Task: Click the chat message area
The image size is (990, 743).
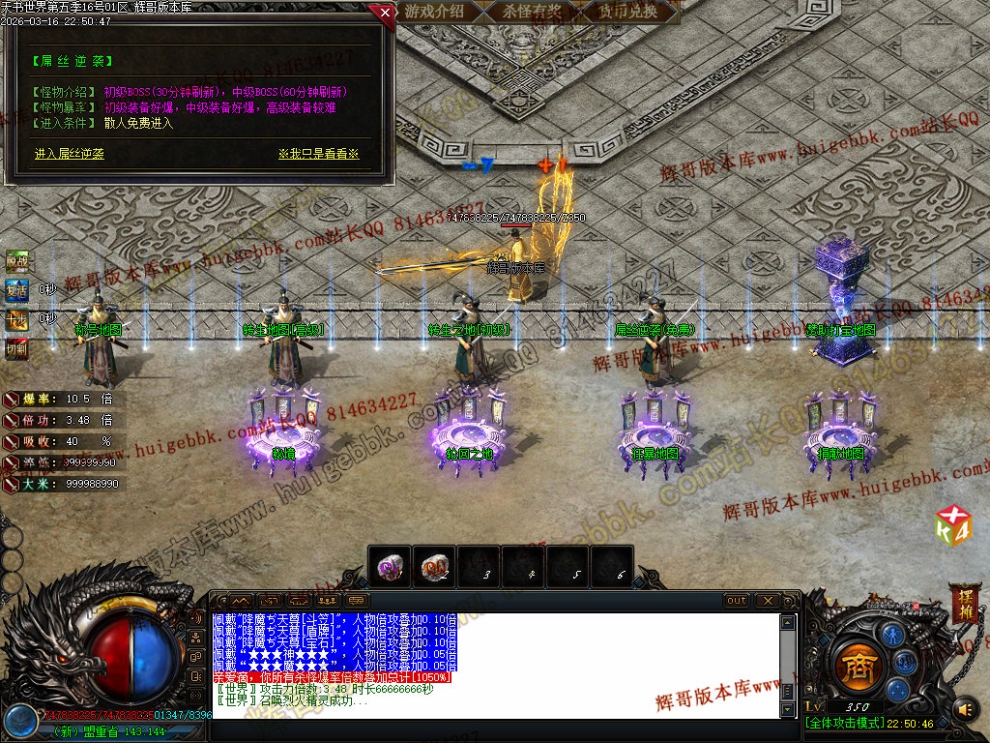Action: [x=495, y=665]
